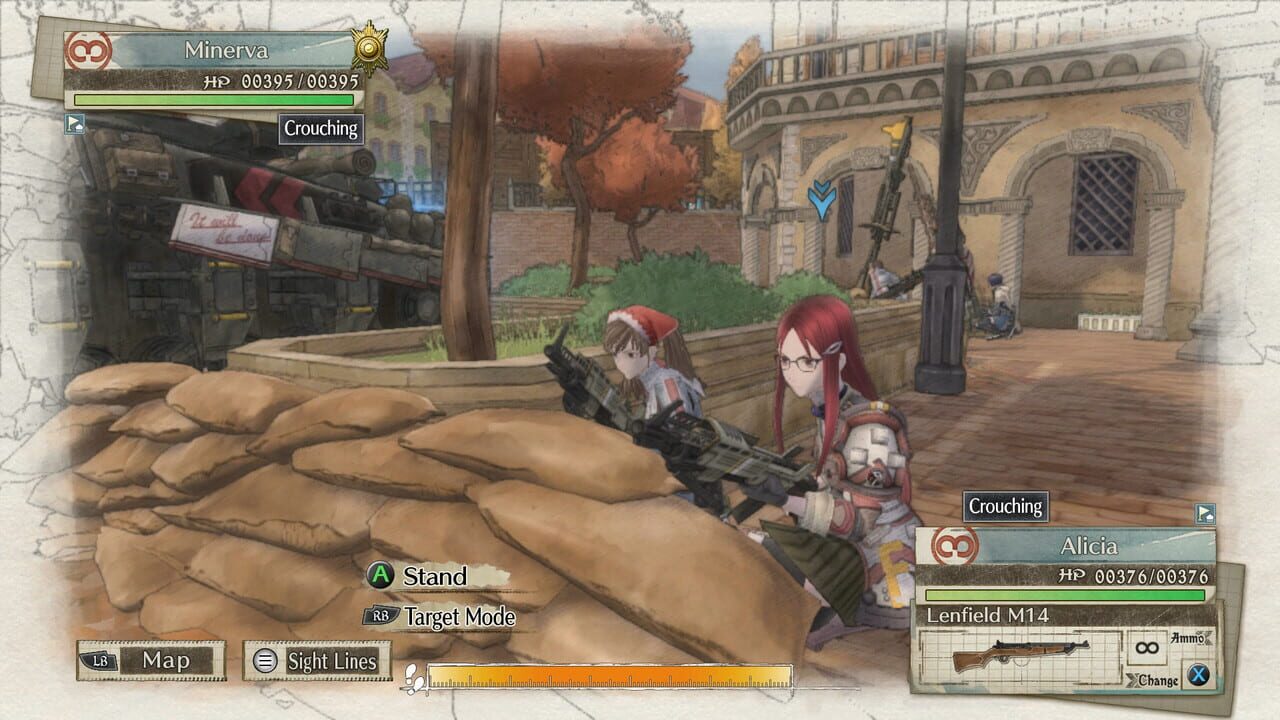Expand the Change weapon chevron
The width and height of the screenshot is (1280, 720).
click(x=1134, y=677)
